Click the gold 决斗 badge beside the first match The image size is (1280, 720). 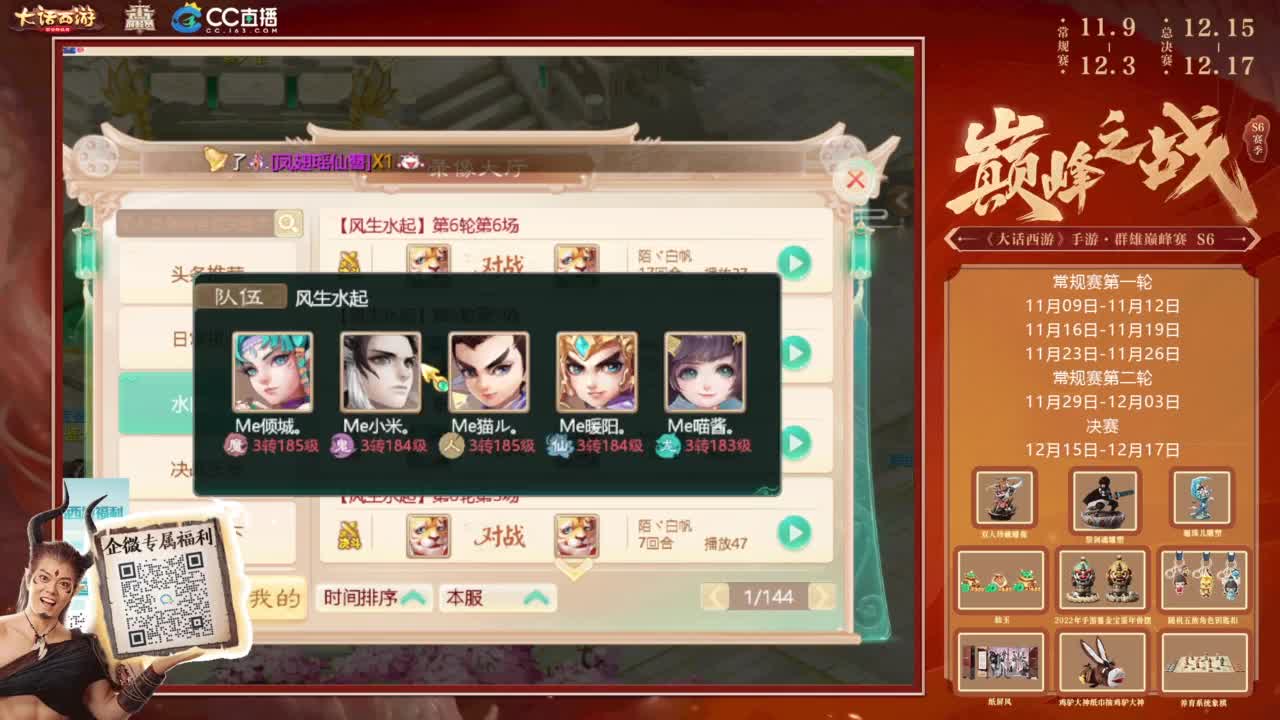pyautogui.click(x=351, y=262)
